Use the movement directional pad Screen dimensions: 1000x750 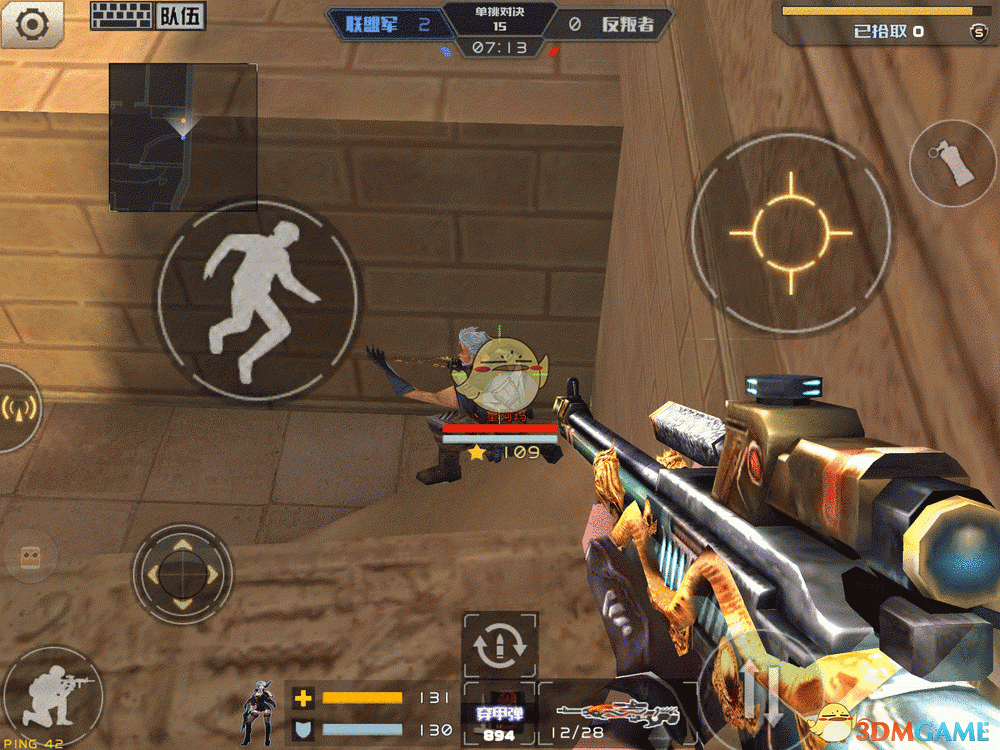[182, 574]
